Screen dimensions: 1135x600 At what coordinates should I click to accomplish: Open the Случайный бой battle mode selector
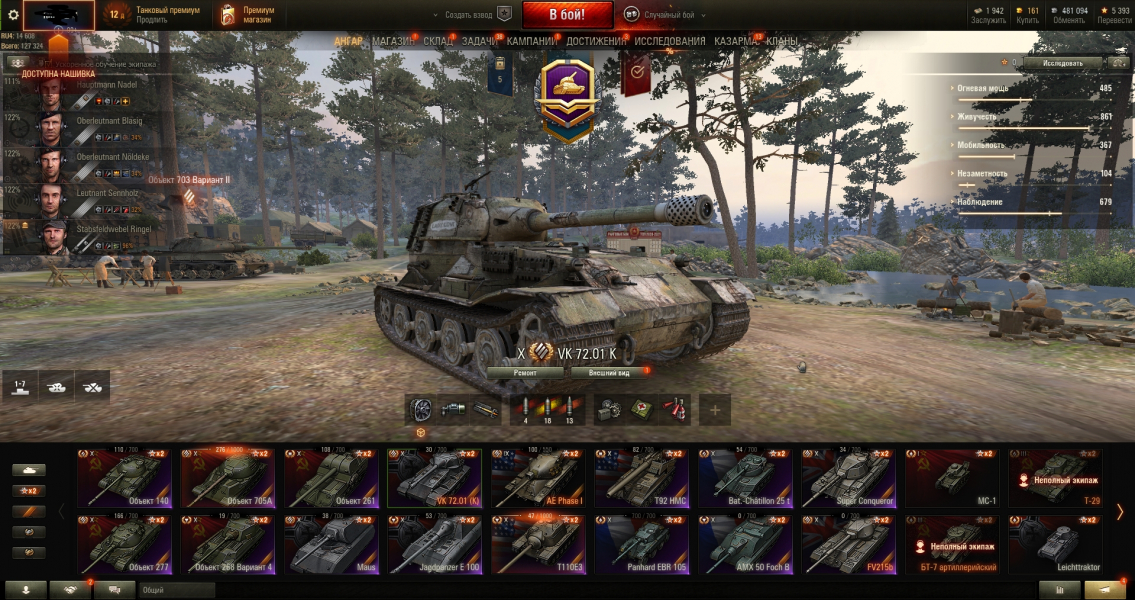tap(660, 15)
